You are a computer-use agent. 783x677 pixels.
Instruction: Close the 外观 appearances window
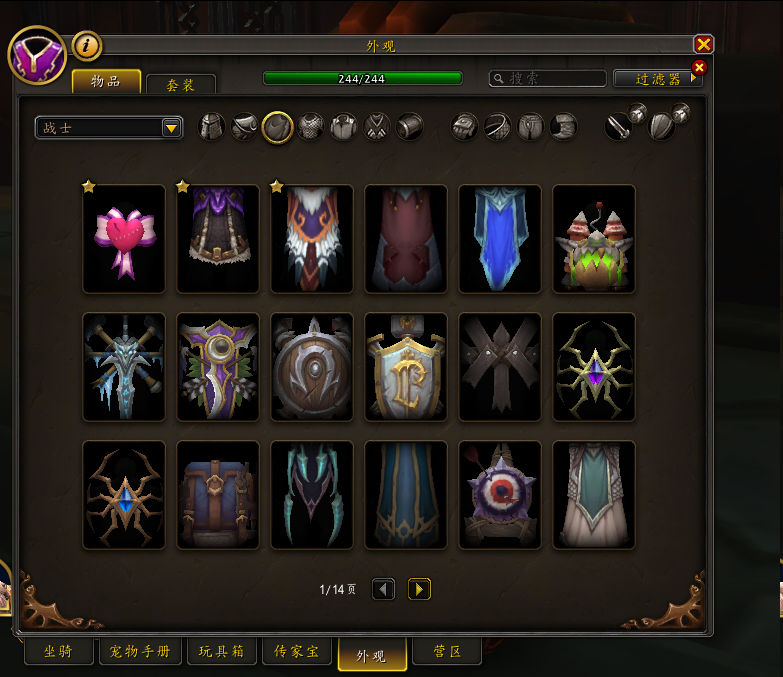coord(703,44)
